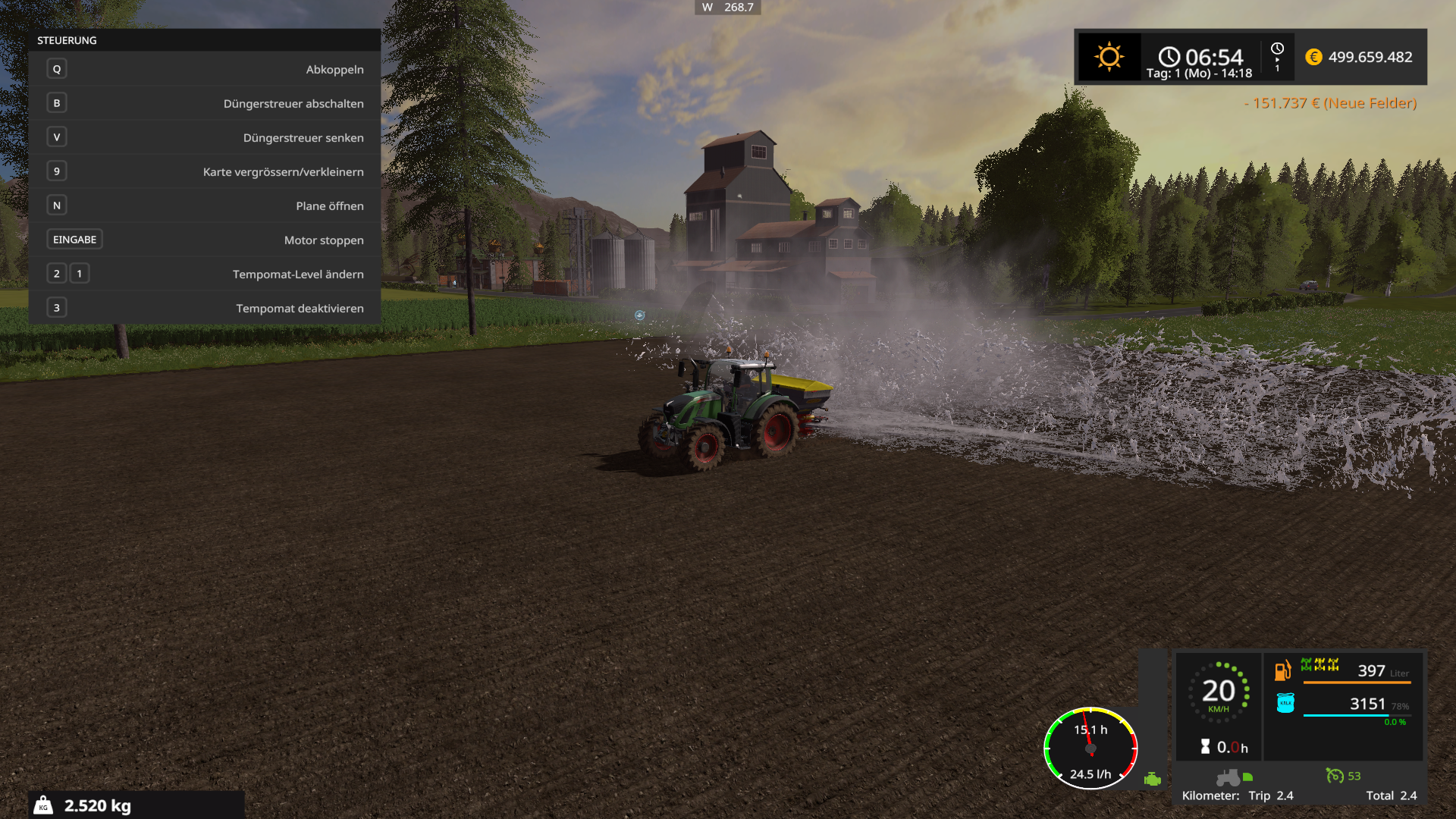
Task: Select the fuel pump icon
Action: point(1282,670)
